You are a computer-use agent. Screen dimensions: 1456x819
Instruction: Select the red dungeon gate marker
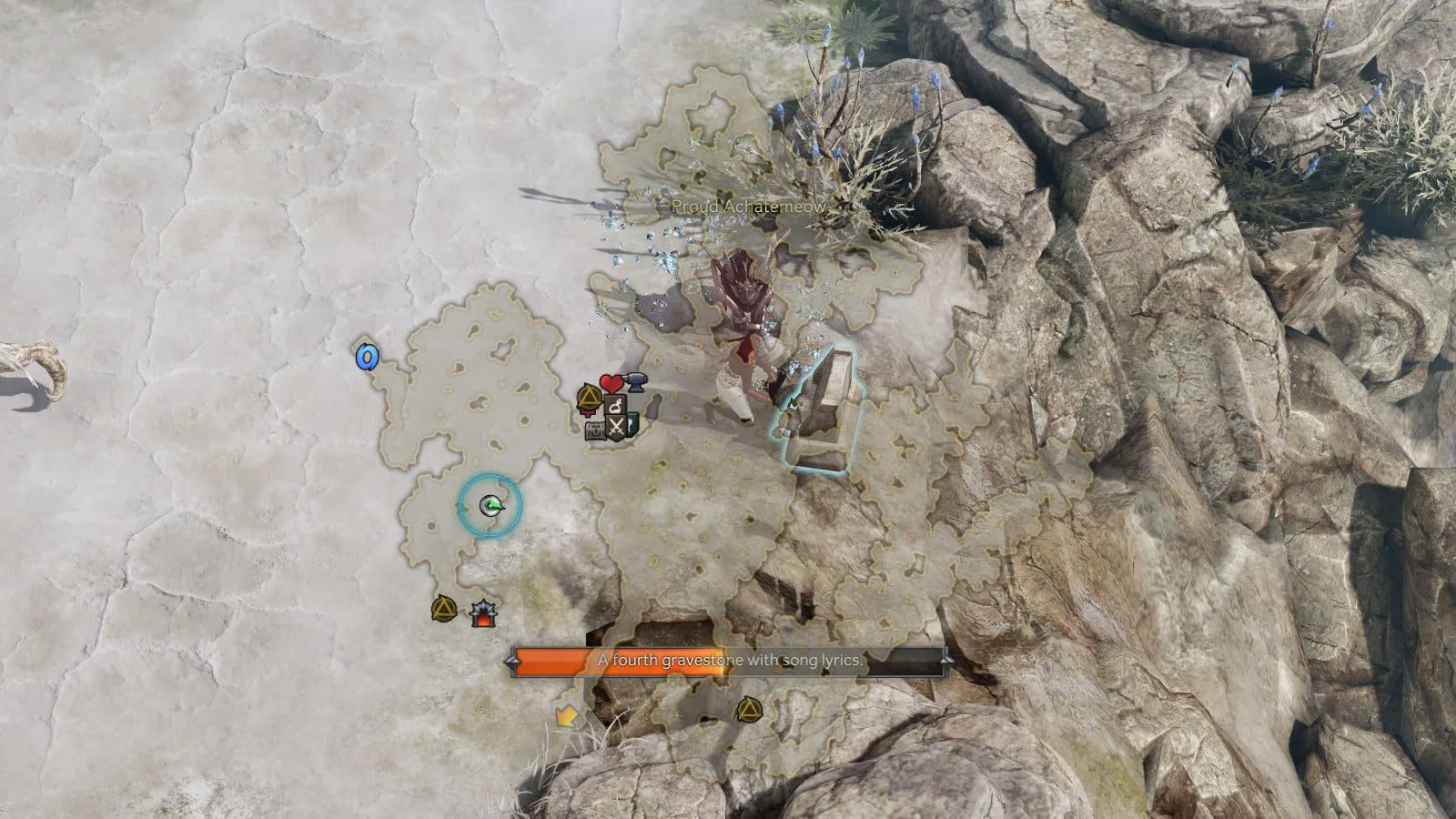point(483,614)
